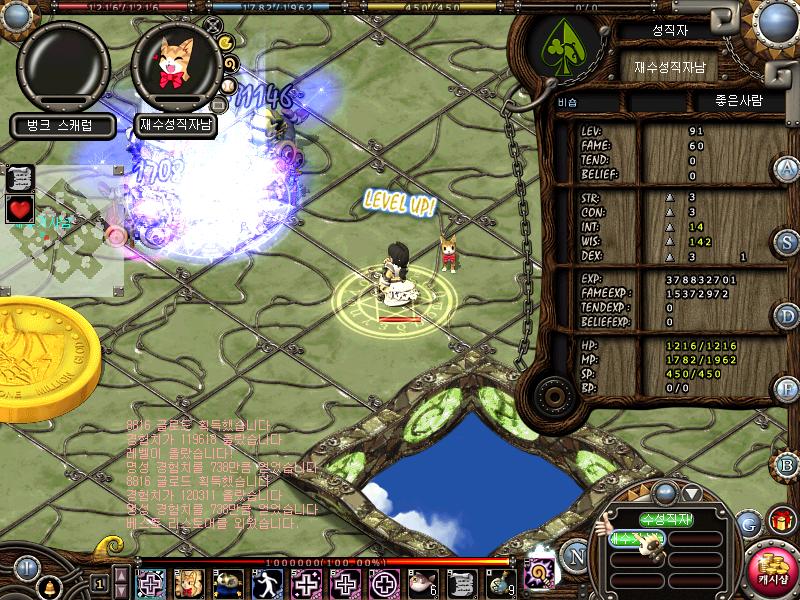Raise the INT stat with its arrow
Screen dimensions: 800x600
670,227
